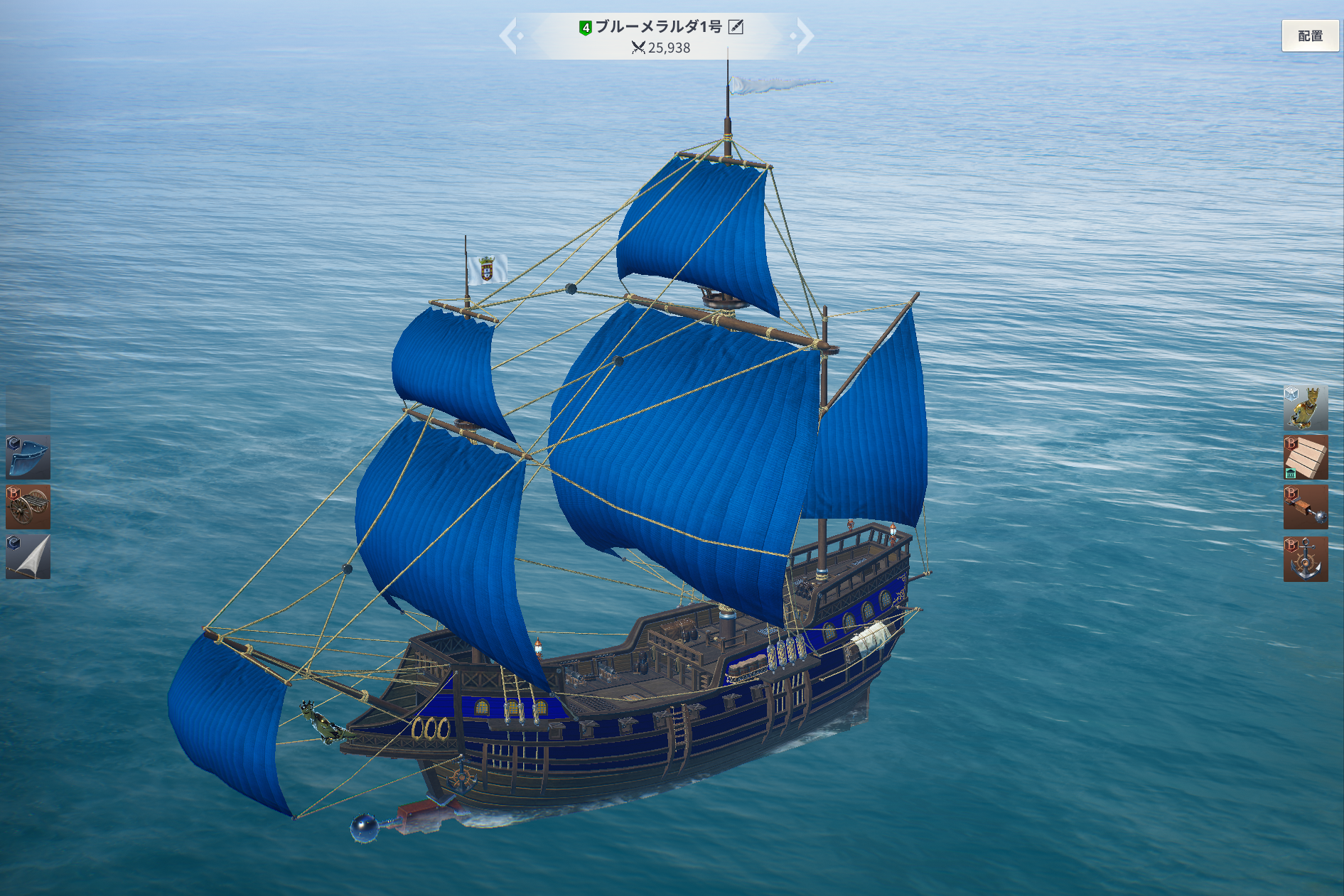Screen dimensions: 1344x896
Task: Switch to the next ship with right arrow
Action: [804, 36]
